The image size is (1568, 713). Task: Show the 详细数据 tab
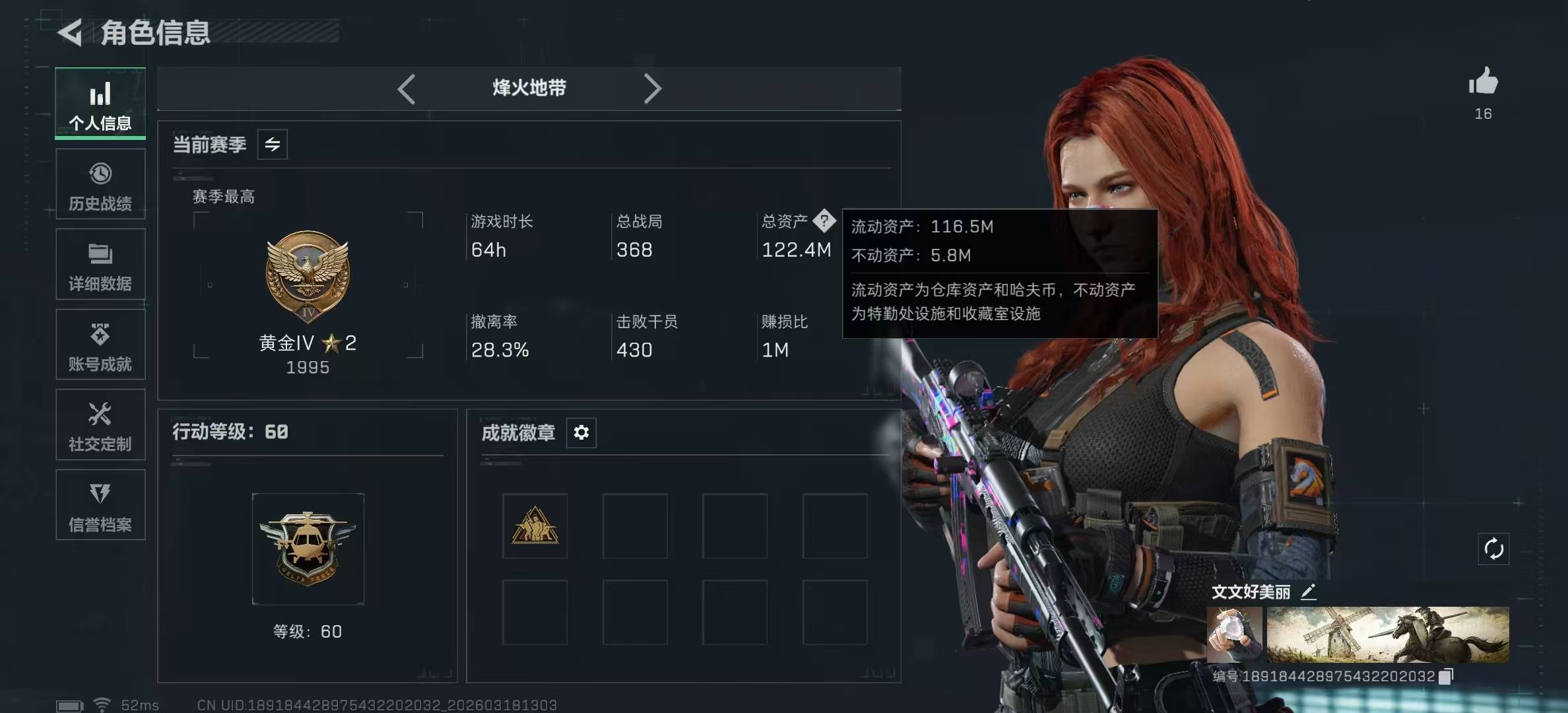point(100,265)
